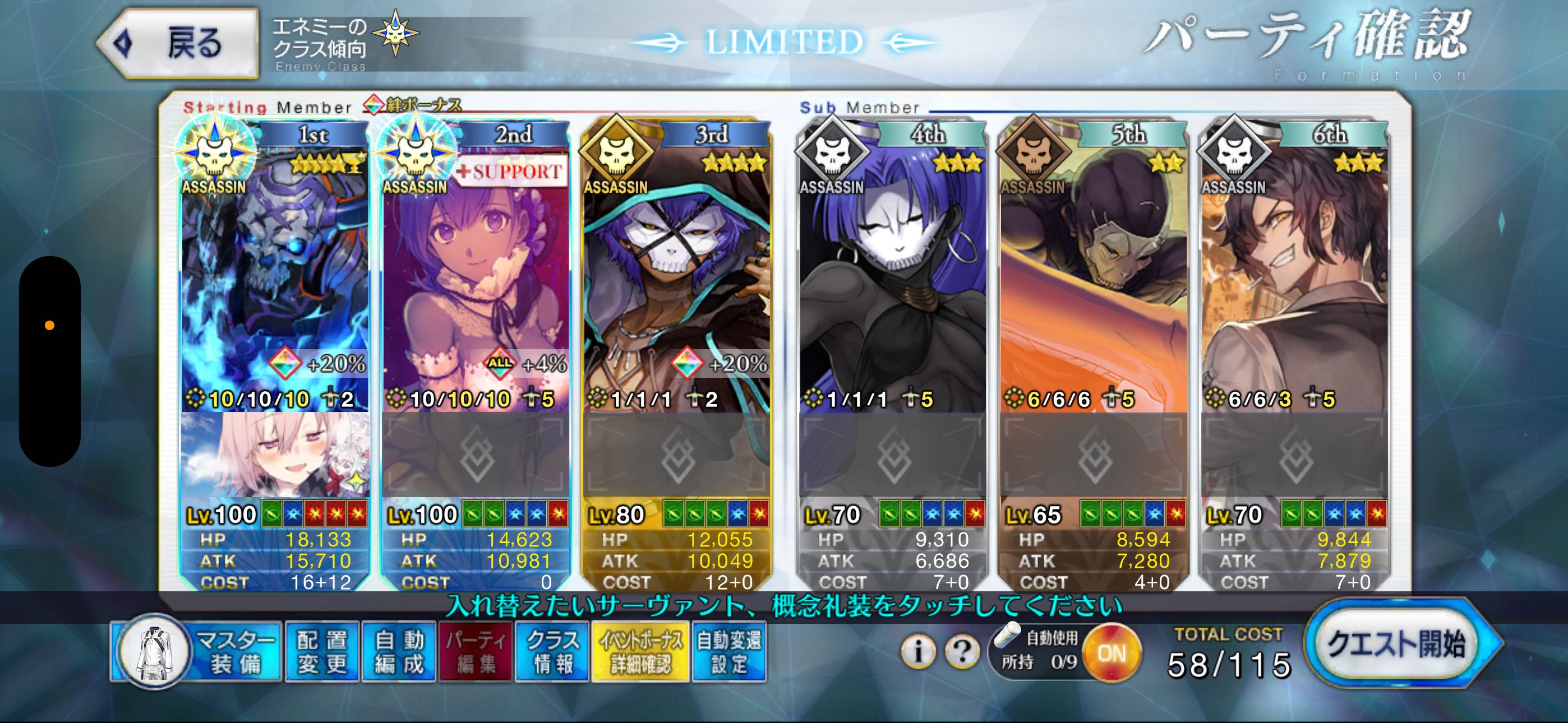
Task: Go back with the 戻る button
Action: tap(178, 43)
